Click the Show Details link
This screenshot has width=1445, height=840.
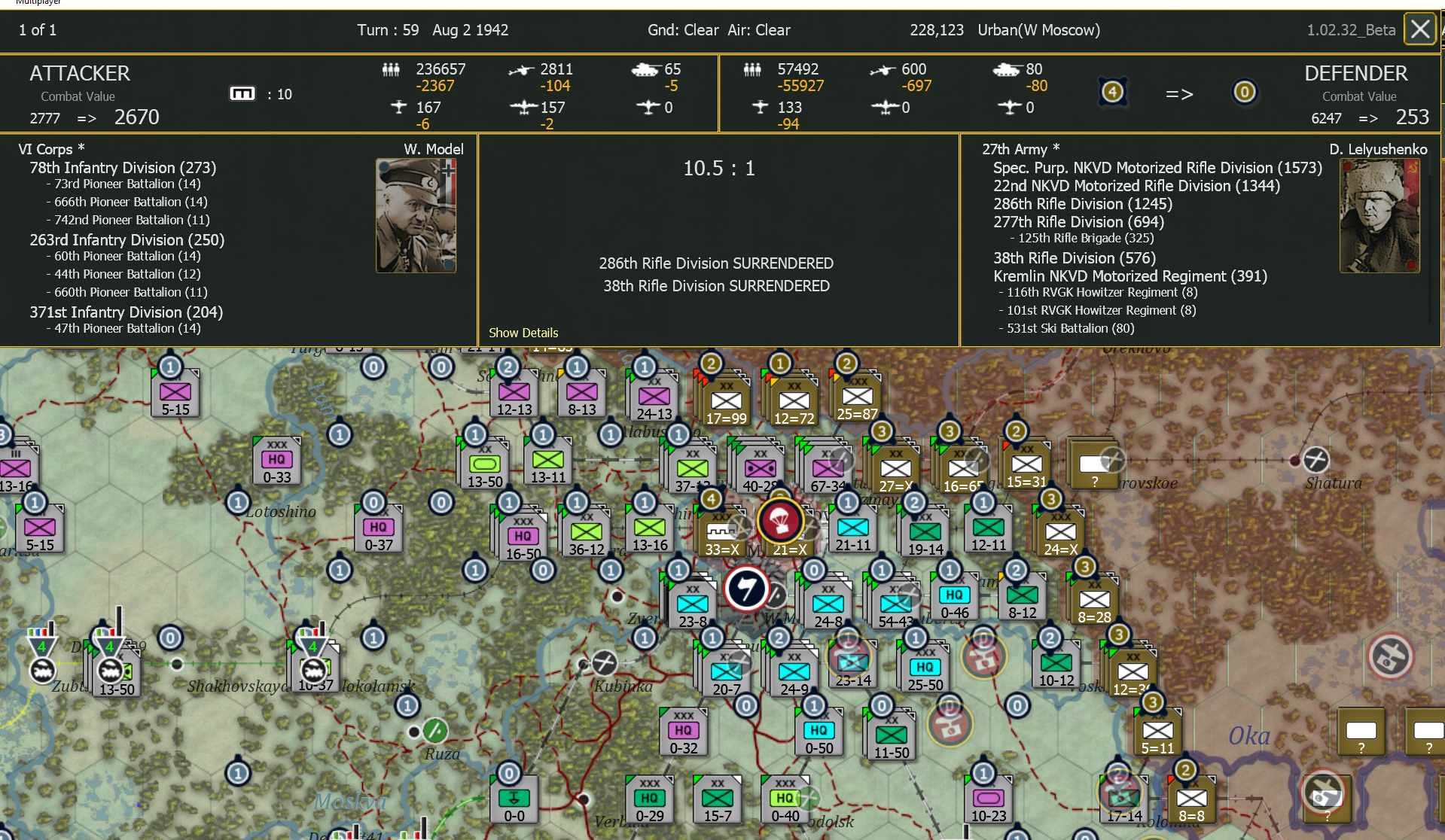(523, 333)
